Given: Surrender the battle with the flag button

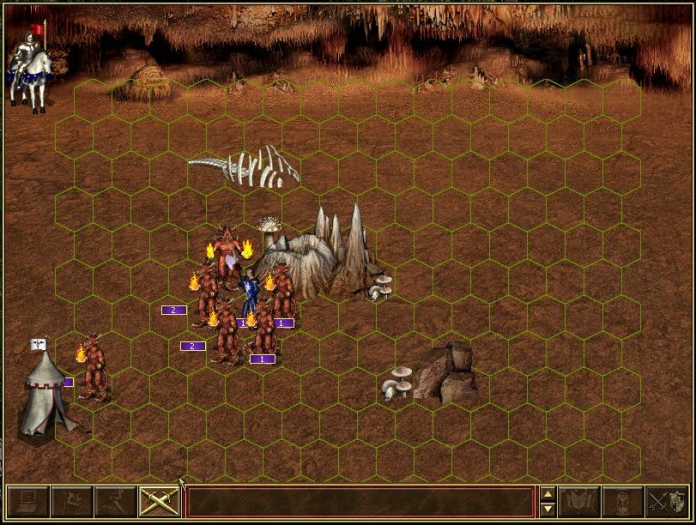Looking at the screenshot, I should pyautogui.click(x=71, y=501).
